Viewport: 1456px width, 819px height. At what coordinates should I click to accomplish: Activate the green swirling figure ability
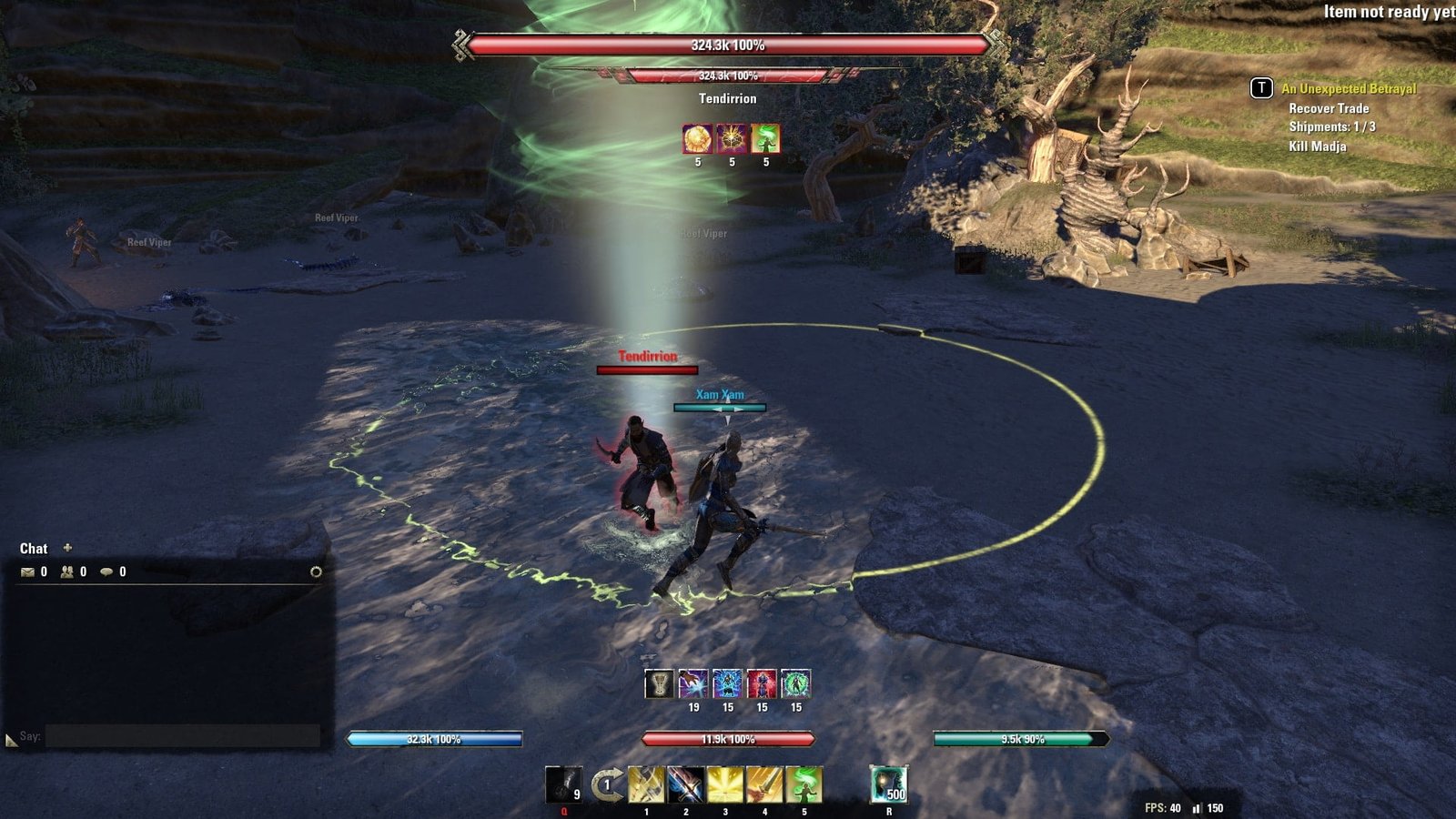click(804, 784)
